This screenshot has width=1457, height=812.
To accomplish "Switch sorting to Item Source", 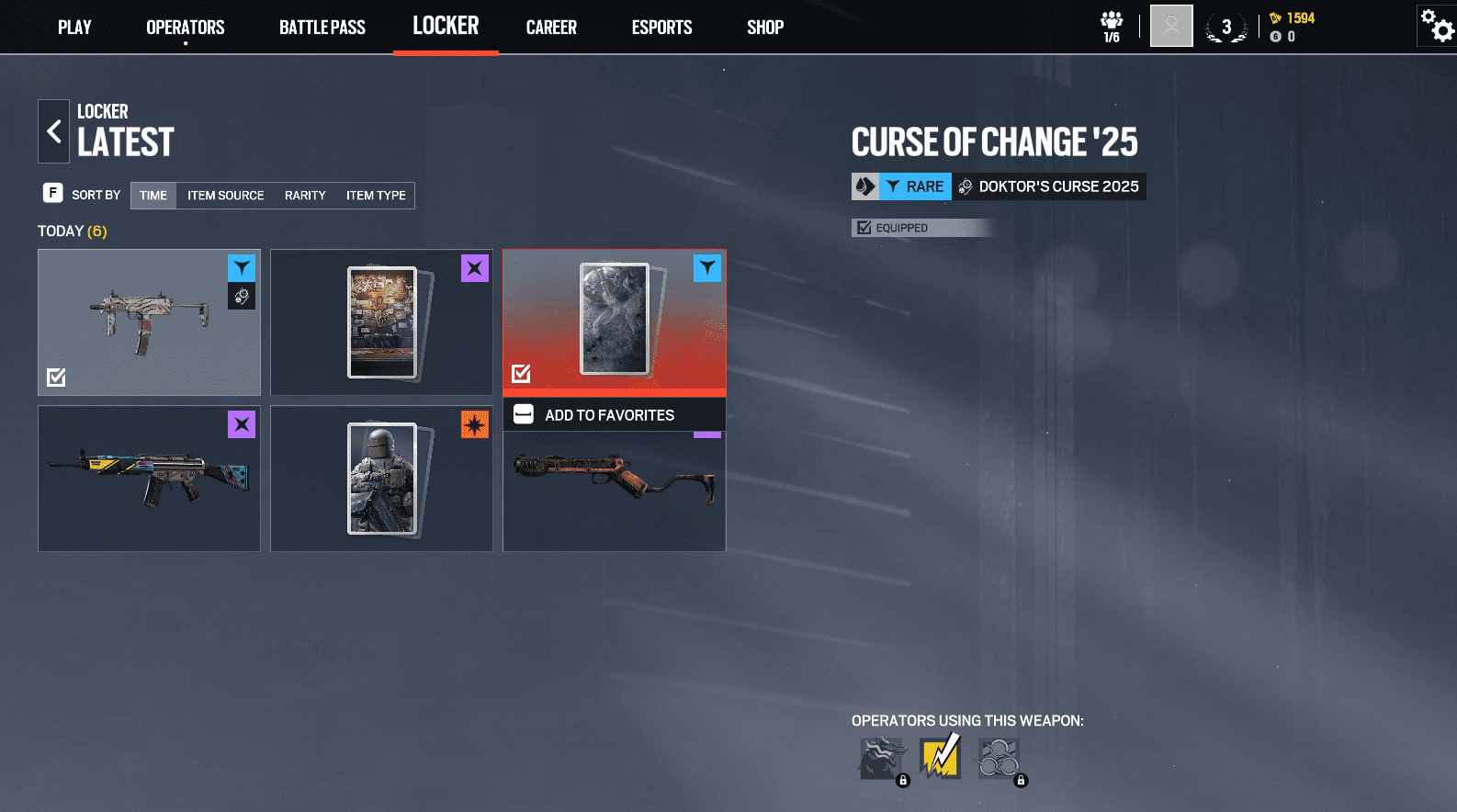I will (225, 195).
